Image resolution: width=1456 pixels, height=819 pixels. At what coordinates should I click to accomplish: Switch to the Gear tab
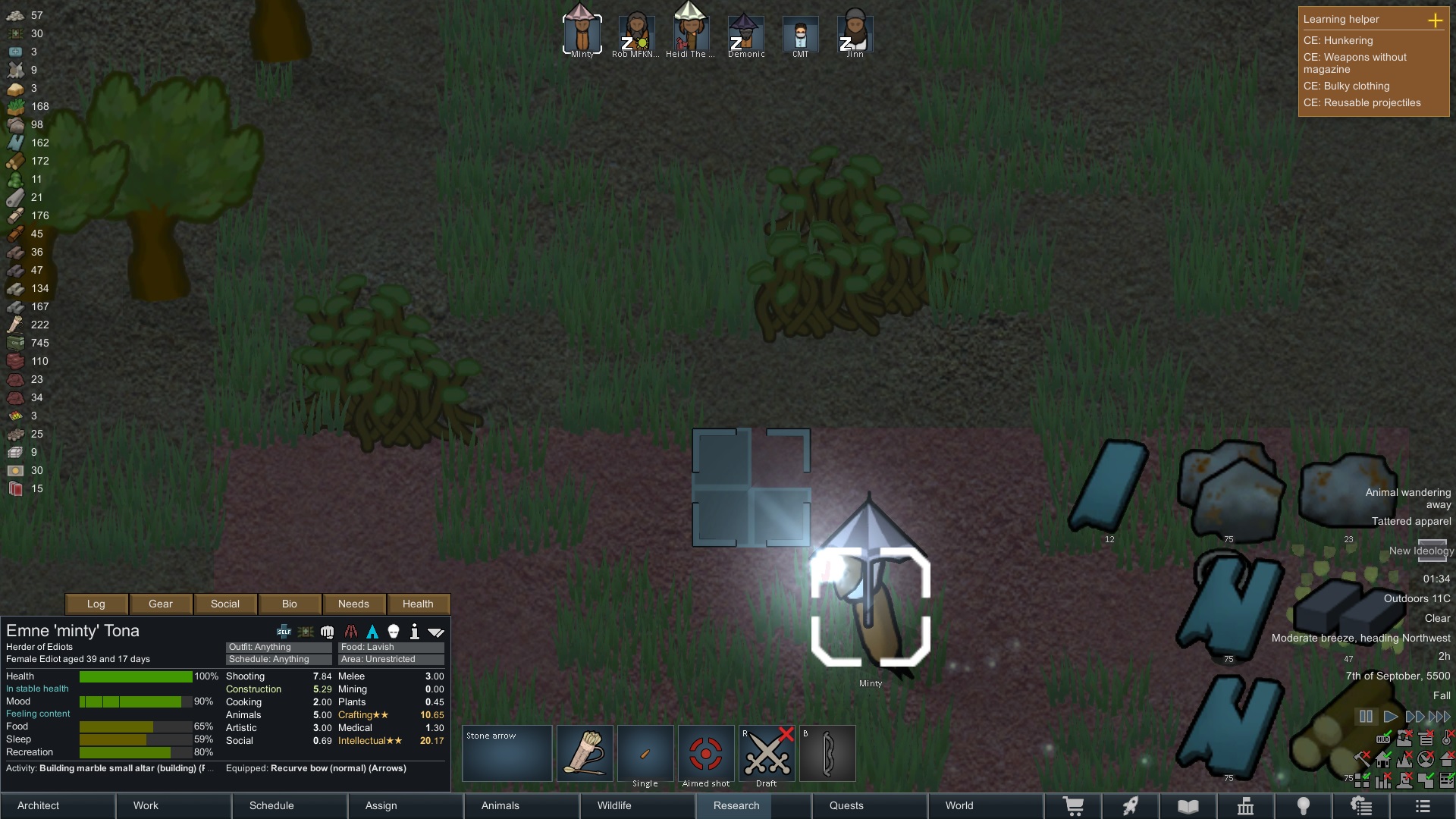pos(161,604)
